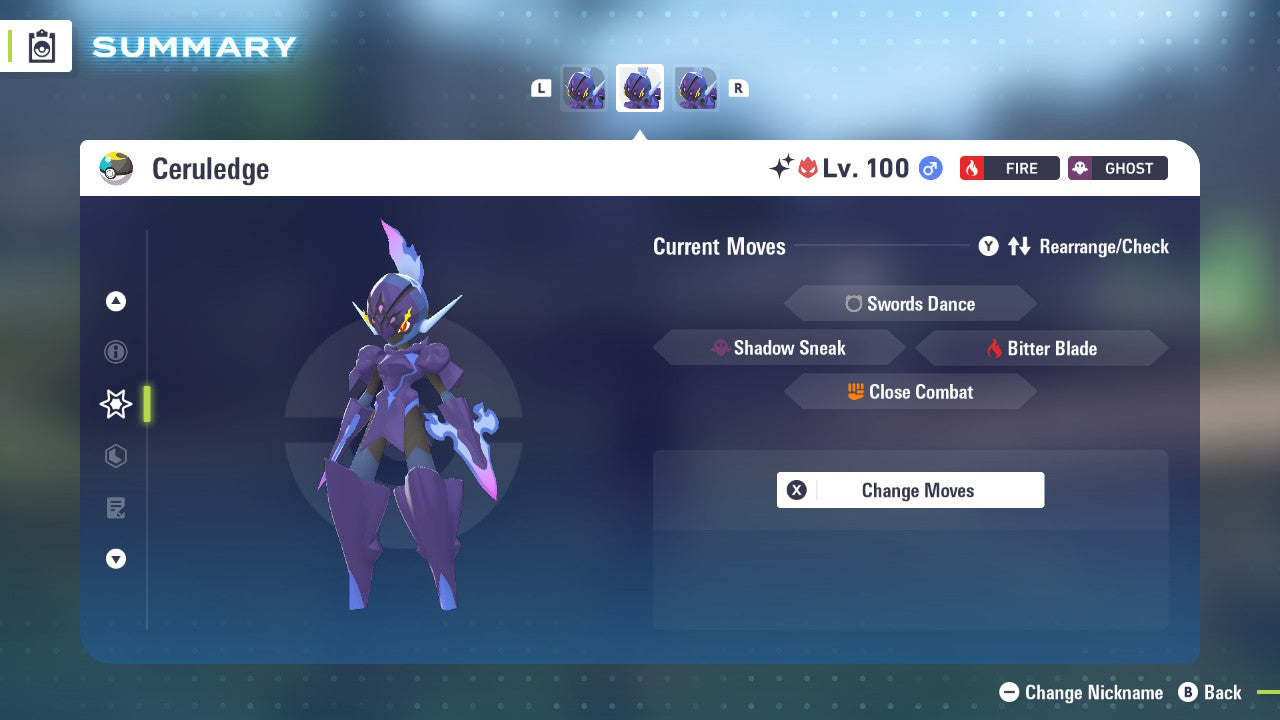Screen dimensions: 1280x720
Task: Select the male gender symbol beside Lv. 100
Action: click(x=931, y=168)
